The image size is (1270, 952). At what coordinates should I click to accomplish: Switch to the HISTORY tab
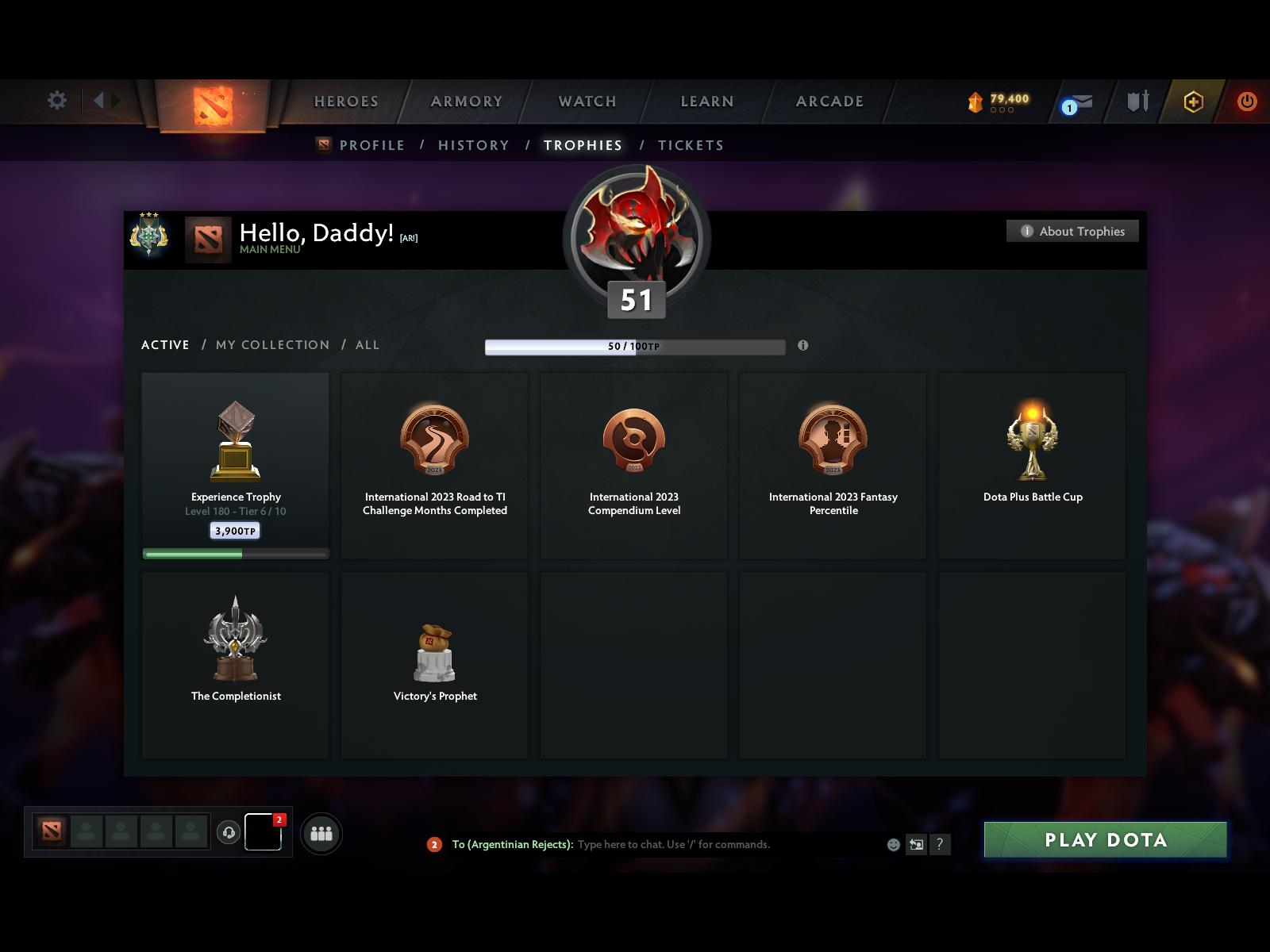click(473, 145)
